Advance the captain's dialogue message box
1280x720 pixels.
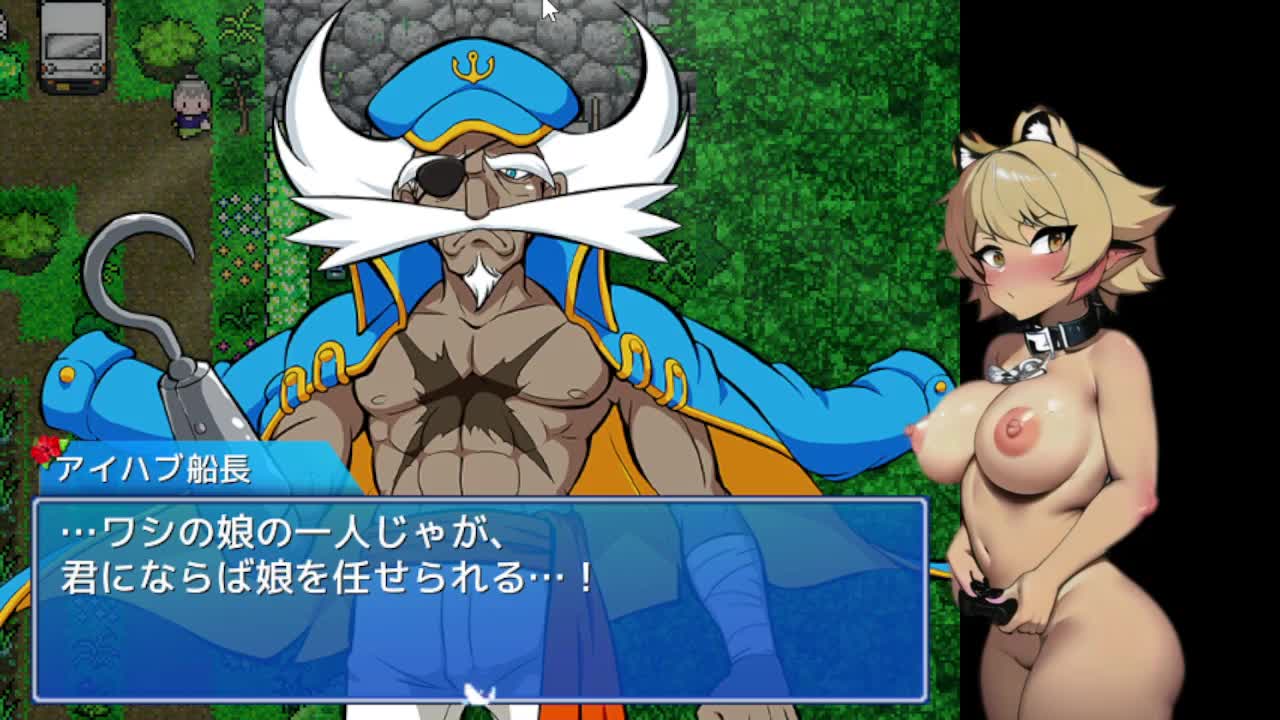click(480, 598)
